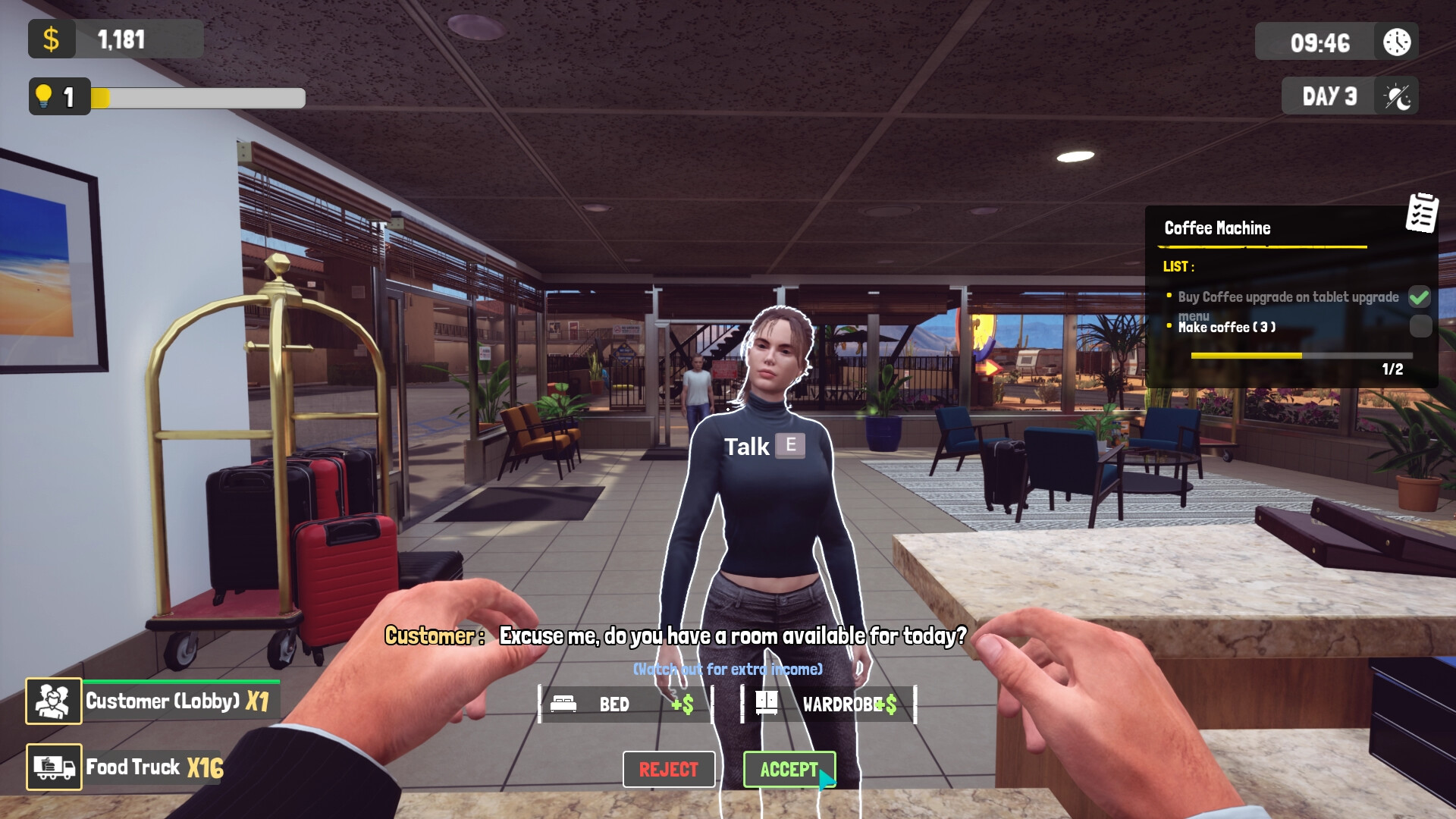Select the Food Truck icon
Image resolution: width=1456 pixels, height=819 pixels.
(x=53, y=767)
